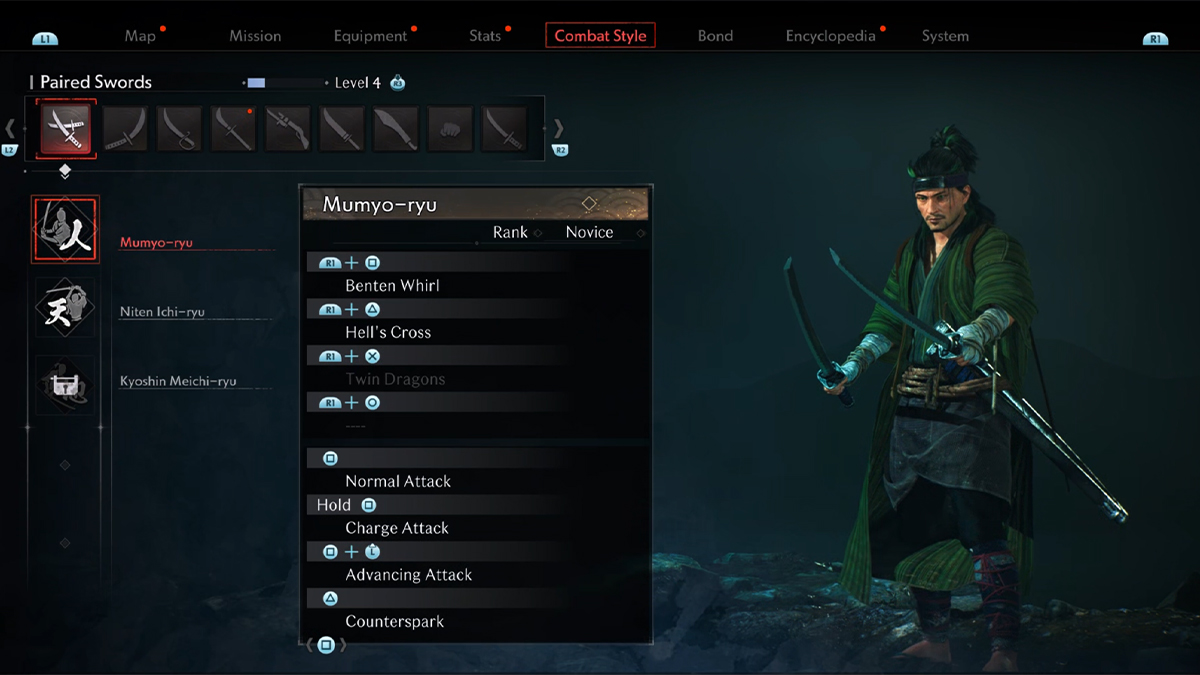Open the Equipment tab

coord(370,36)
